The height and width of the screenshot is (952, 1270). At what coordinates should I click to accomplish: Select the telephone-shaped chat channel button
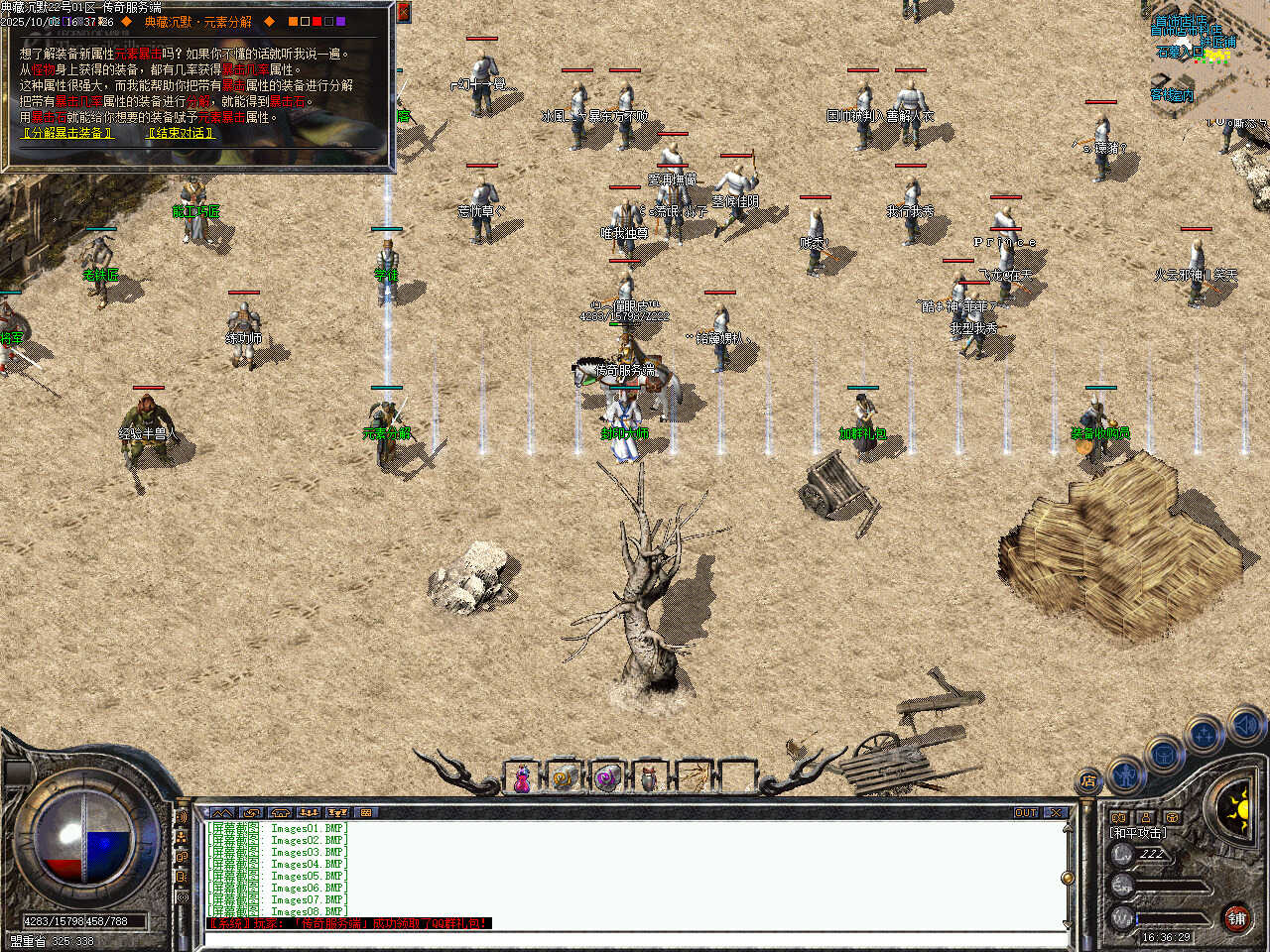(x=280, y=813)
